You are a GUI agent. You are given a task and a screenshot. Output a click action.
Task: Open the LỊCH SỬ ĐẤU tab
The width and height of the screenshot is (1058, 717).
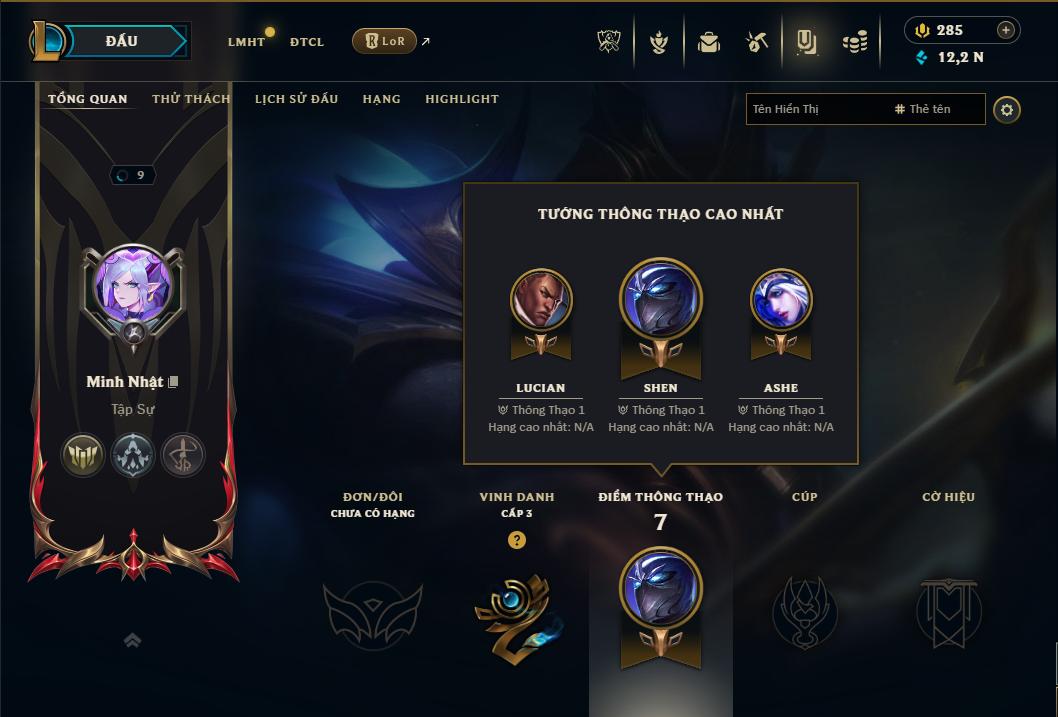coord(296,99)
